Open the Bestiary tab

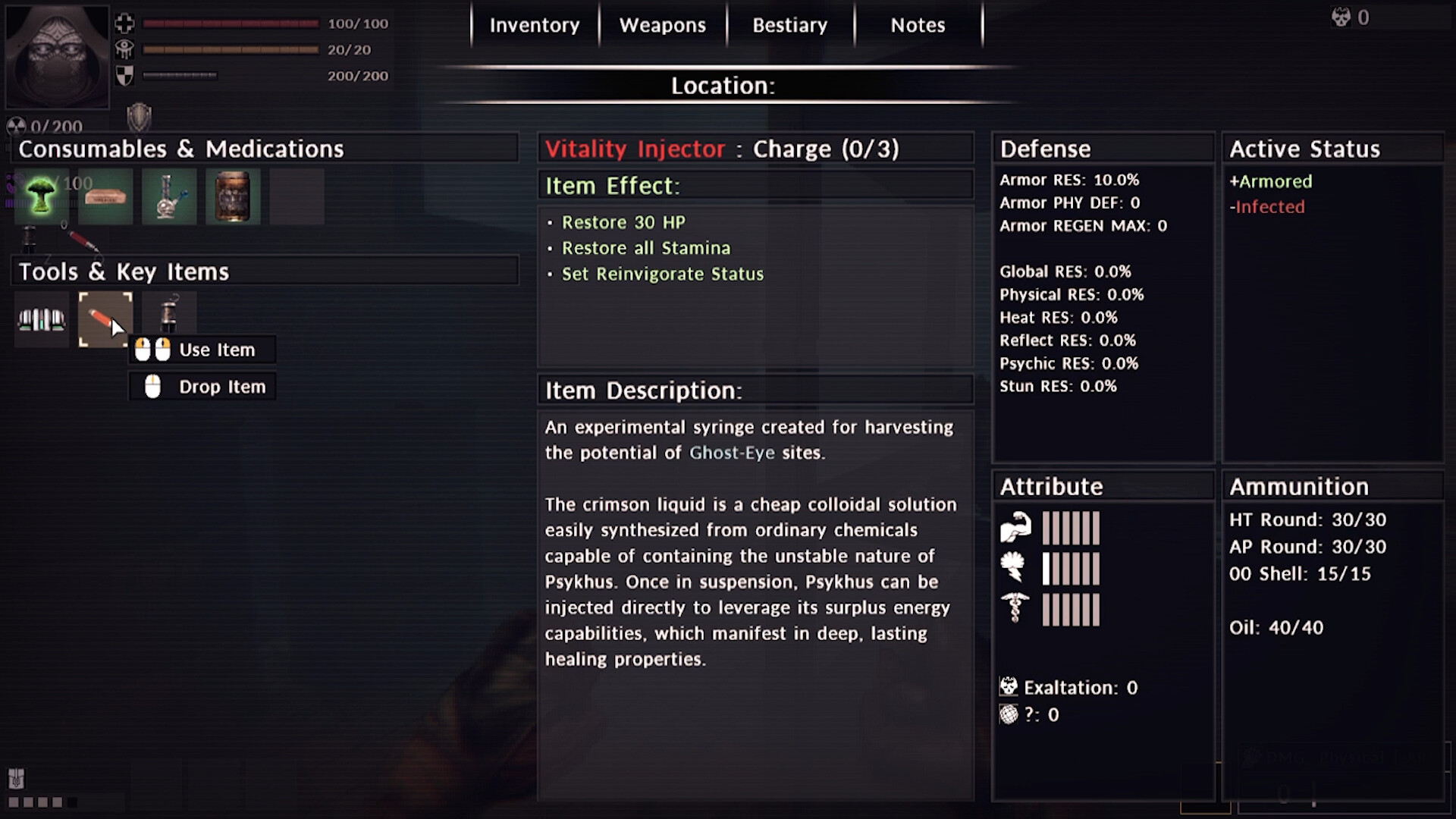(x=789, y=24)
